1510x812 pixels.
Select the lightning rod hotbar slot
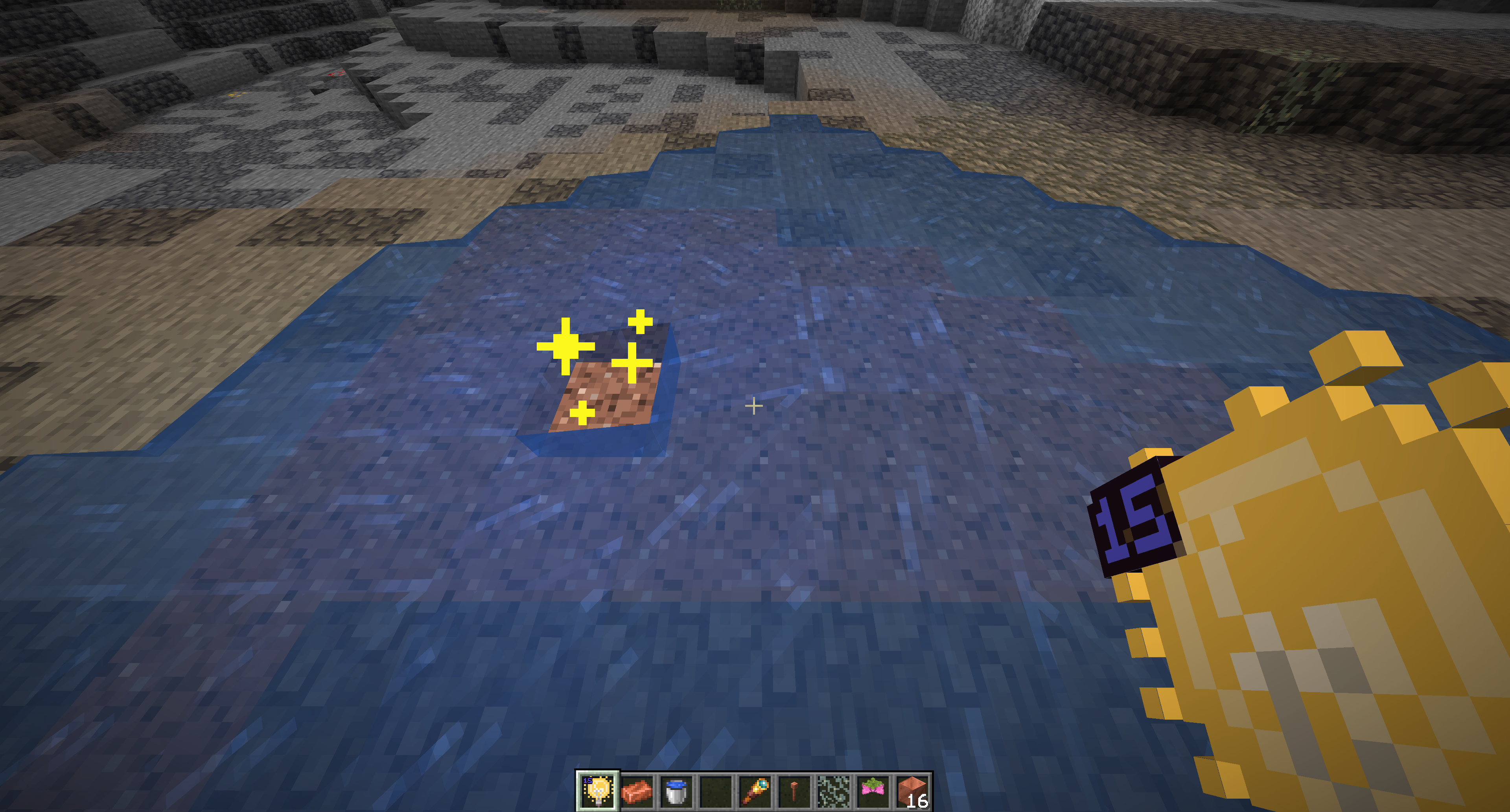click(794, 791)
